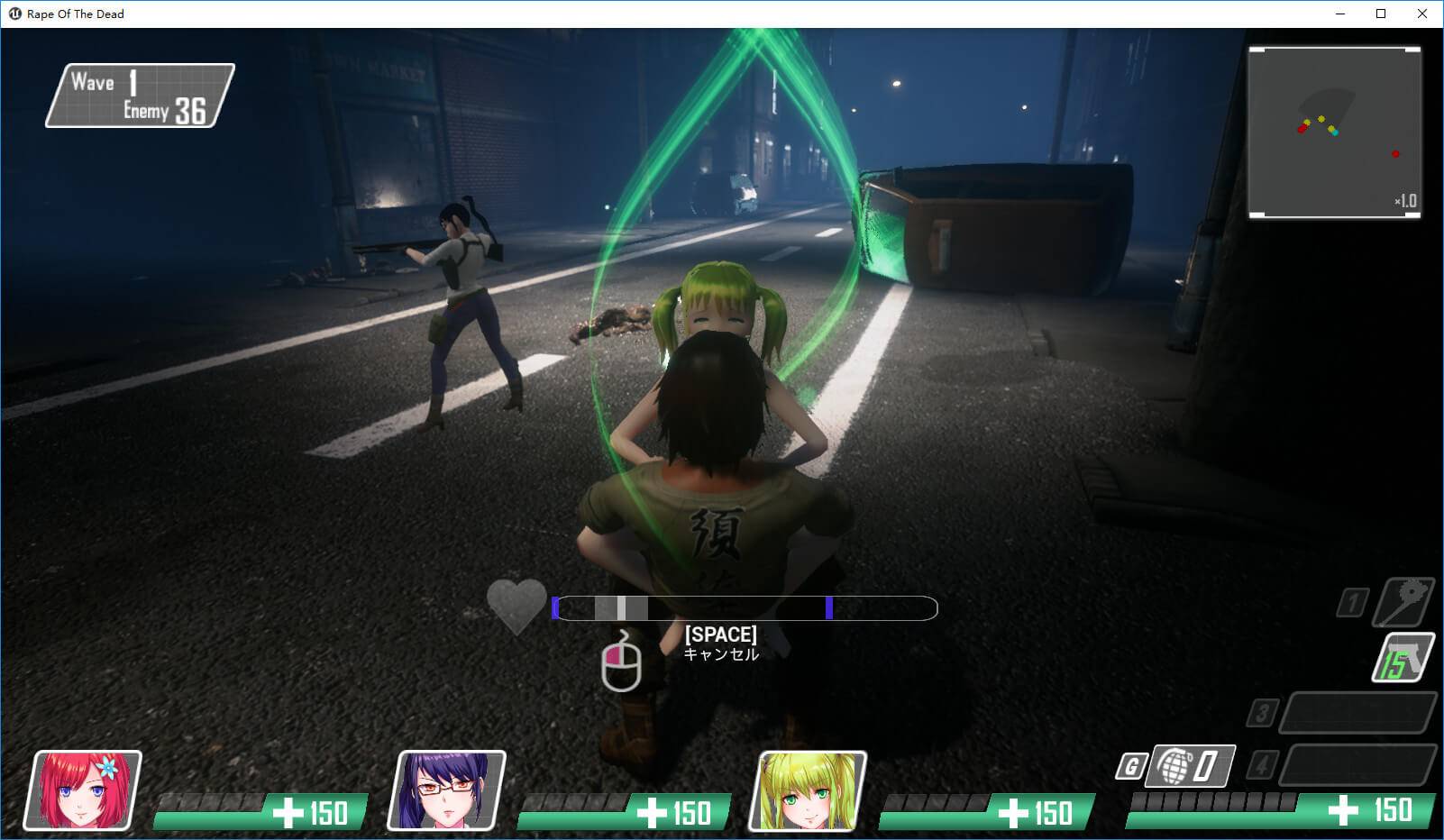This screenshot has width=1444, height=840.
Task: Click the minimap in the corner
Action: pos(1334,132)
